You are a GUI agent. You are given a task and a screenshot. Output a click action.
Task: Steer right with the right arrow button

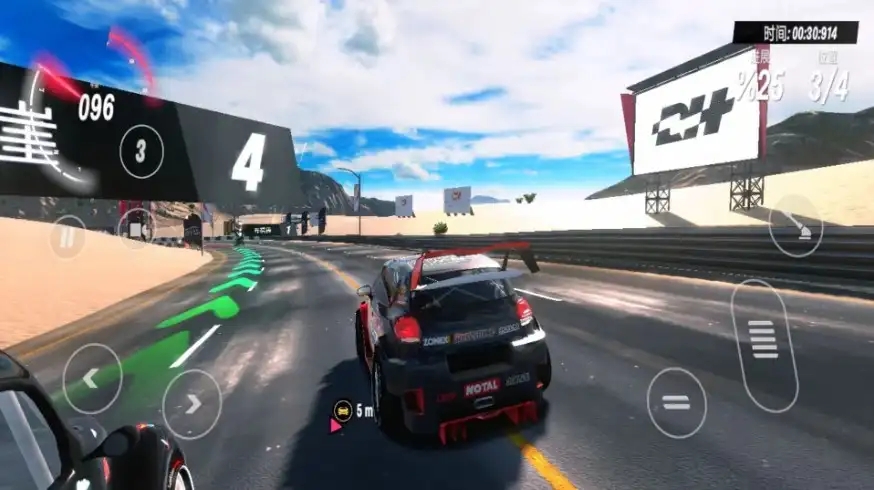(192, 404)
